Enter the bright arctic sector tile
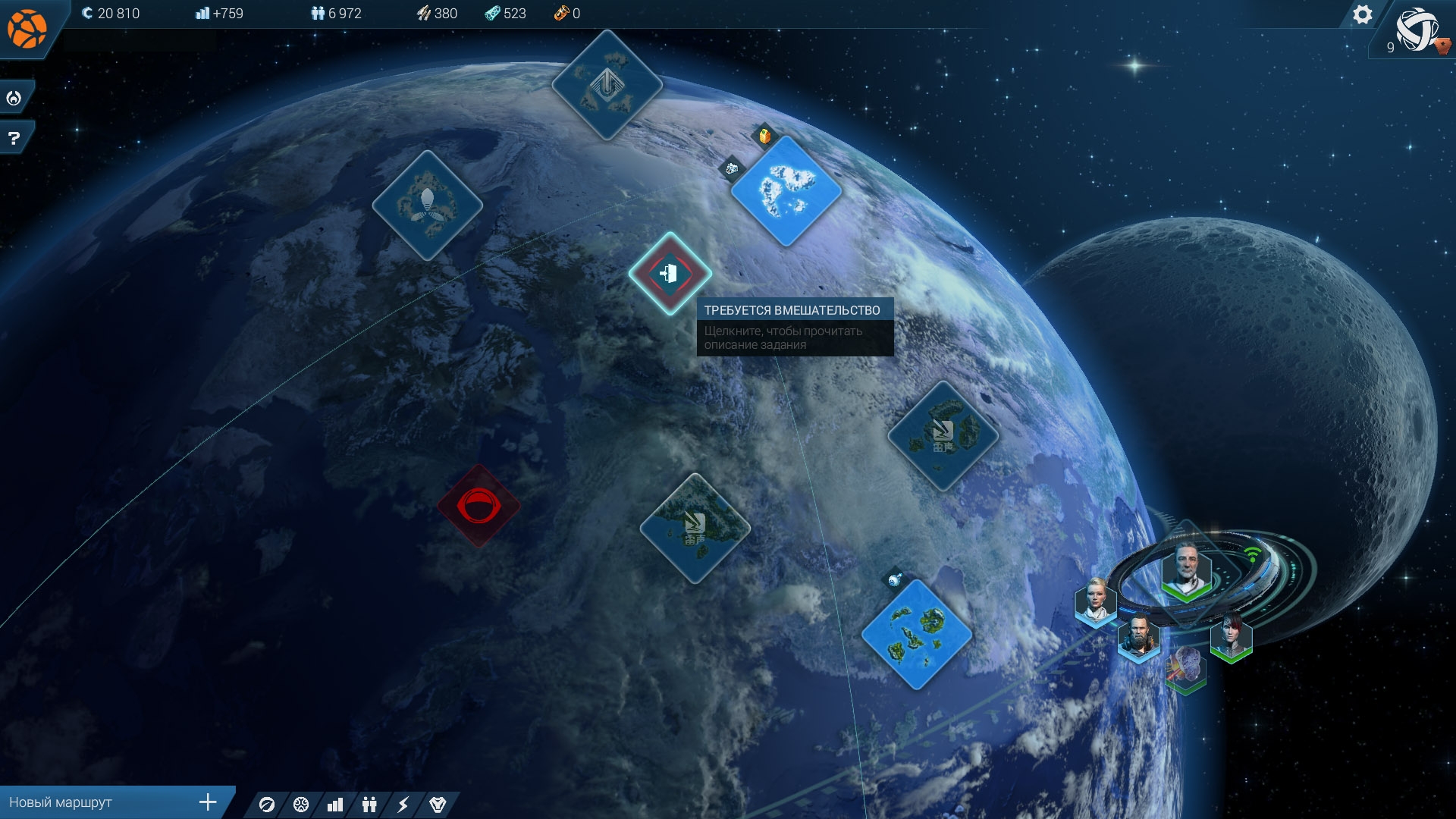The height and width of the screenshot is (819, 1456). click(x=786, y=190)
